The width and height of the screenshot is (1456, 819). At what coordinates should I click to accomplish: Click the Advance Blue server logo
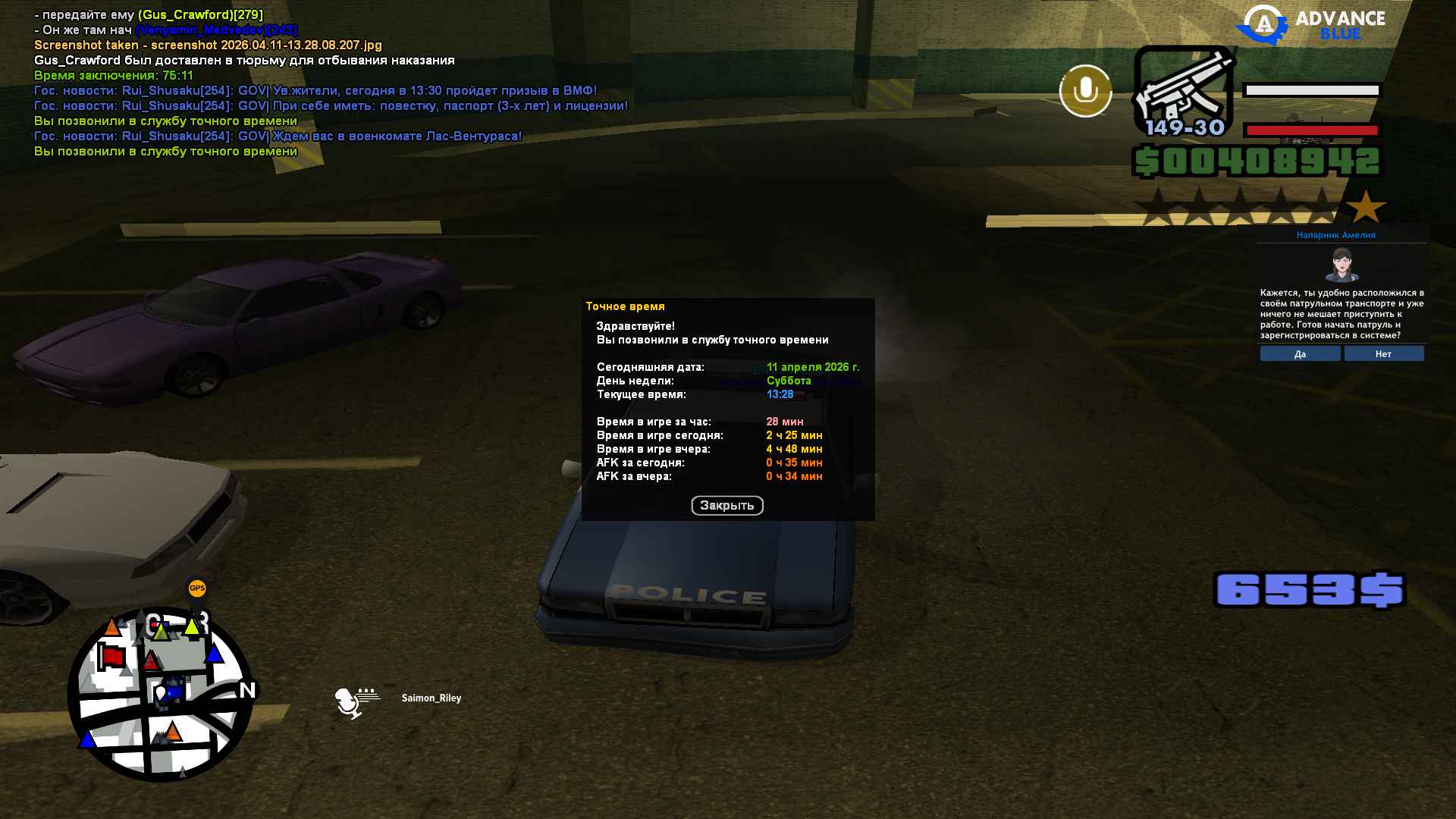[1311, 24]
